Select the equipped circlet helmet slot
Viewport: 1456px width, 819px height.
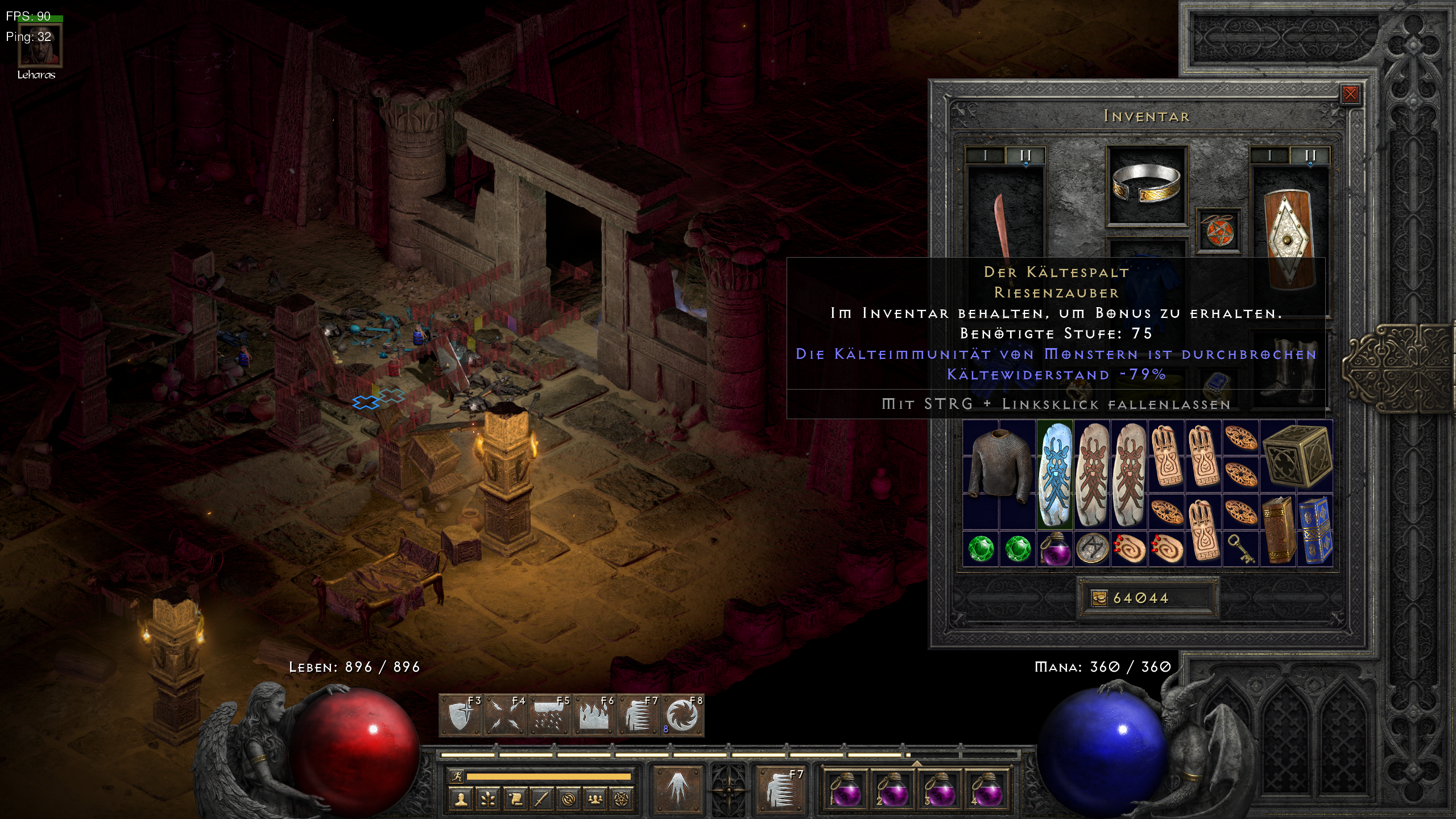click(1146, 185)
